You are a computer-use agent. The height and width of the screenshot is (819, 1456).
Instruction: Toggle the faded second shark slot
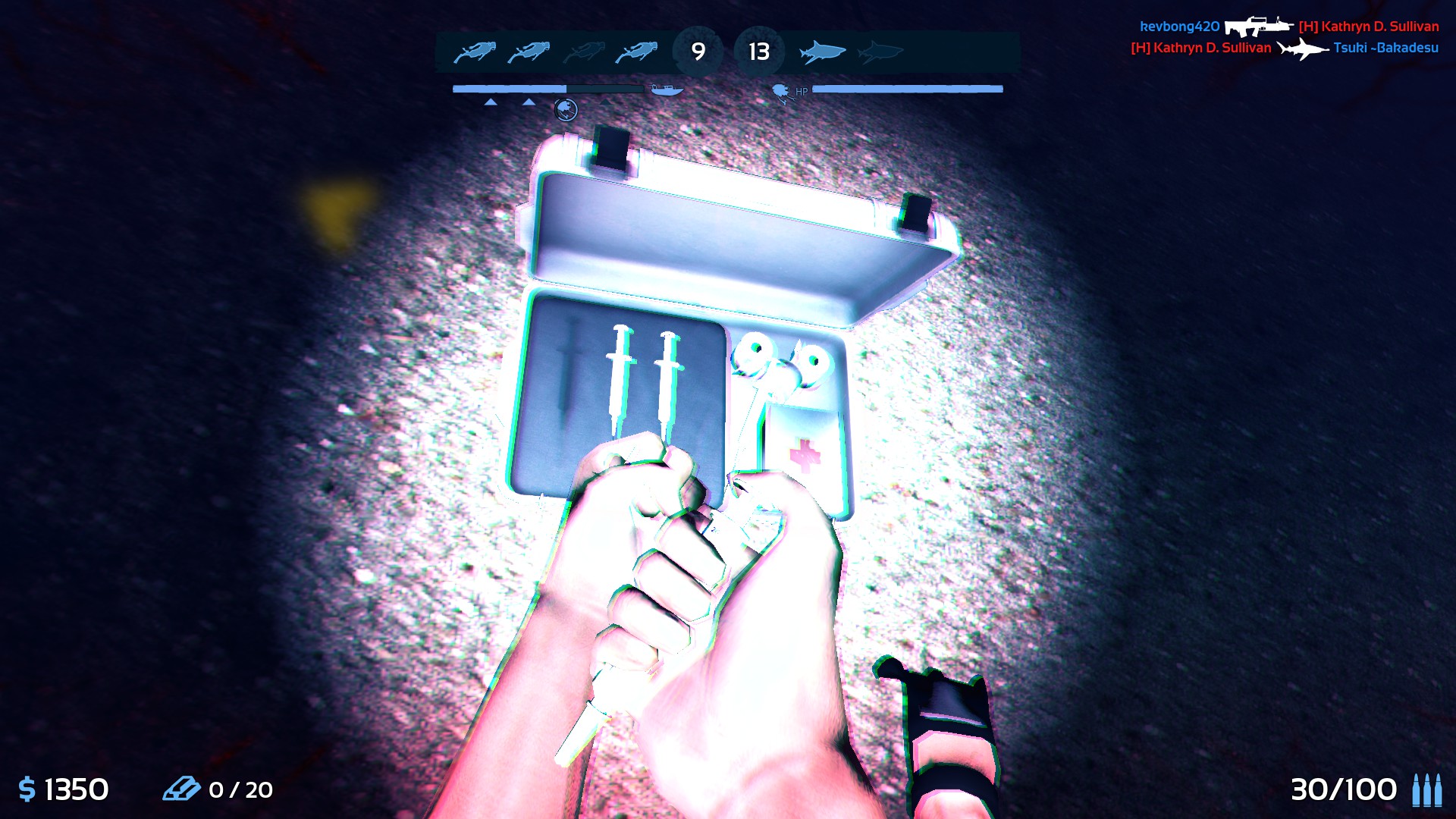[x=880, y=51]
